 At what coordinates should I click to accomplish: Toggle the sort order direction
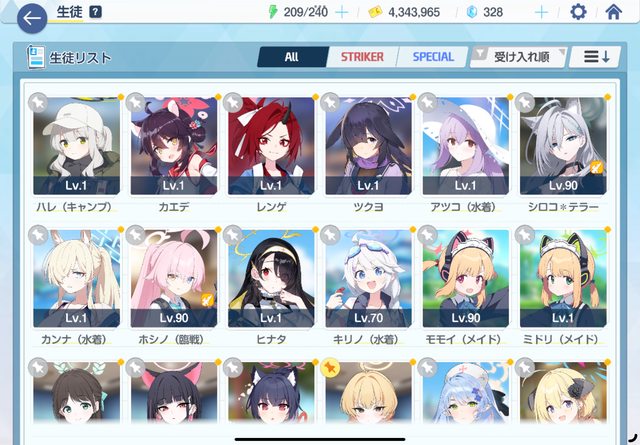[x=597, y=57]
